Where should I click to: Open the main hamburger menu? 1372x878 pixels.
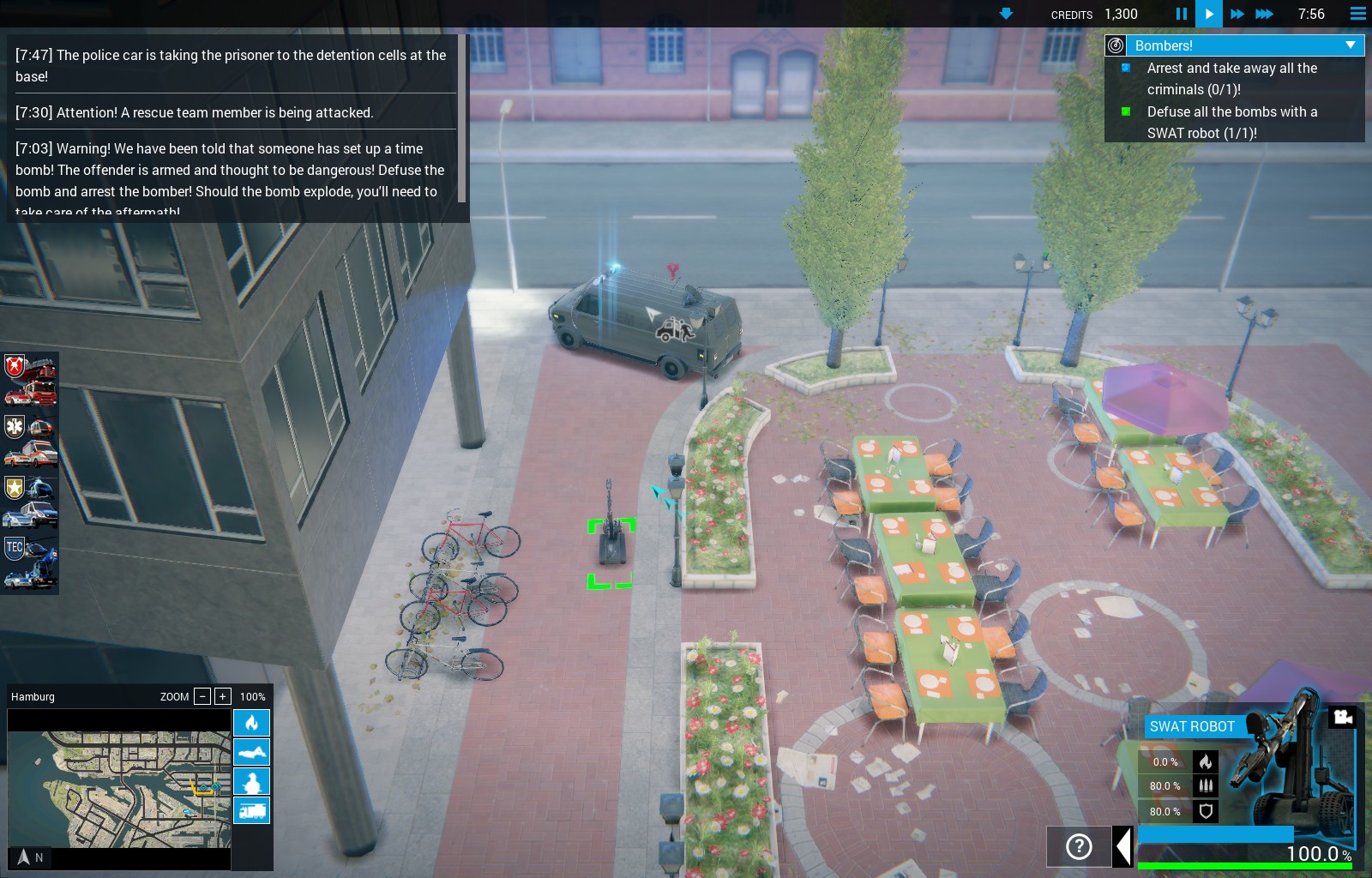coord(1357,14)
